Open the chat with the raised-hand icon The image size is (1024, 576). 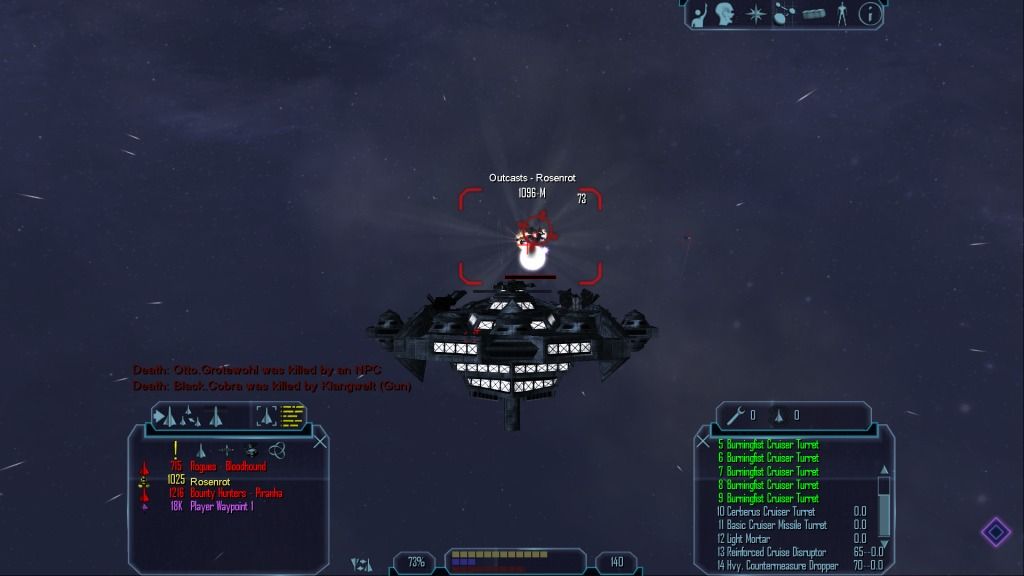(700, 15)
